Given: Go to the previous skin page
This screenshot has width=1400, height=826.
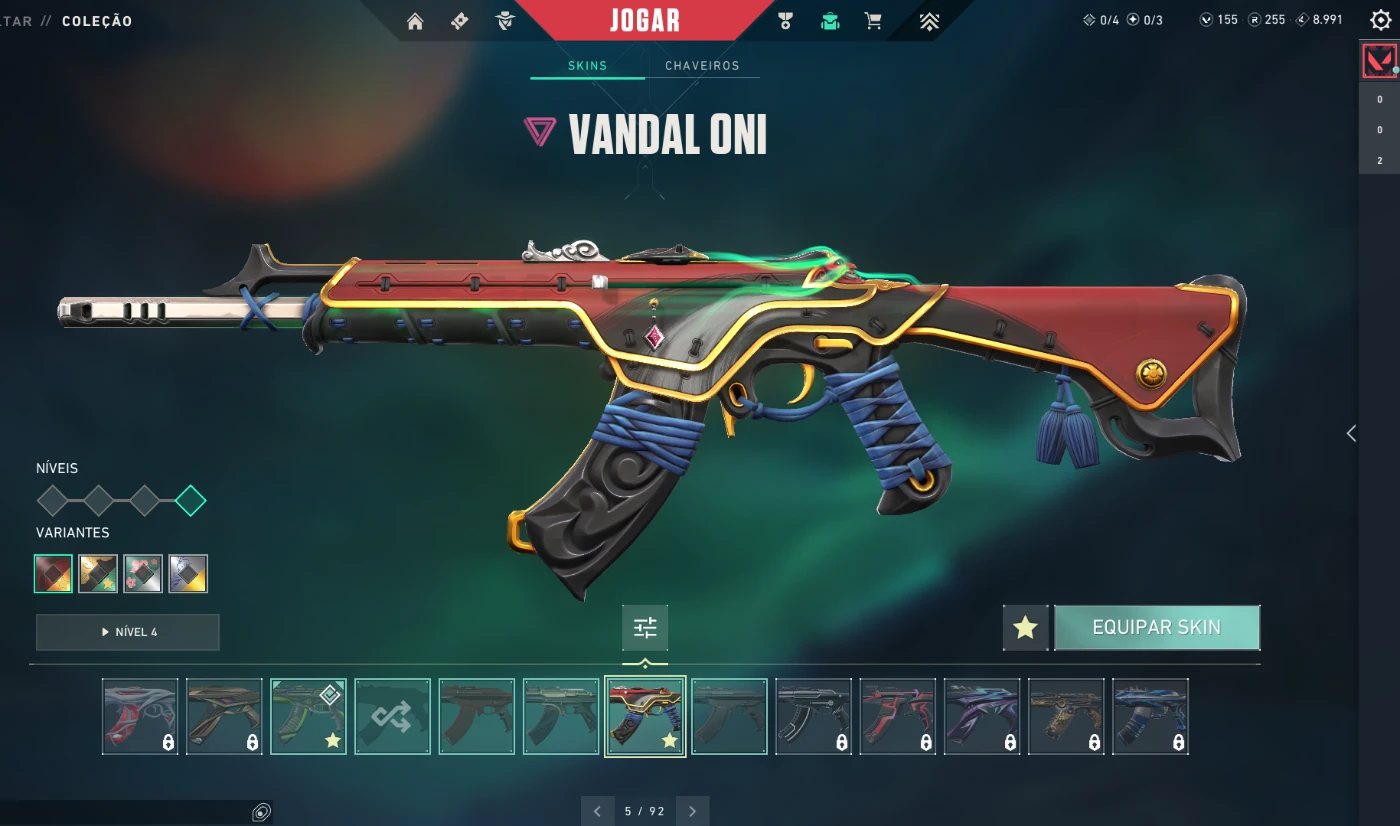Looking at the screenshot, I should pos(597,811).
